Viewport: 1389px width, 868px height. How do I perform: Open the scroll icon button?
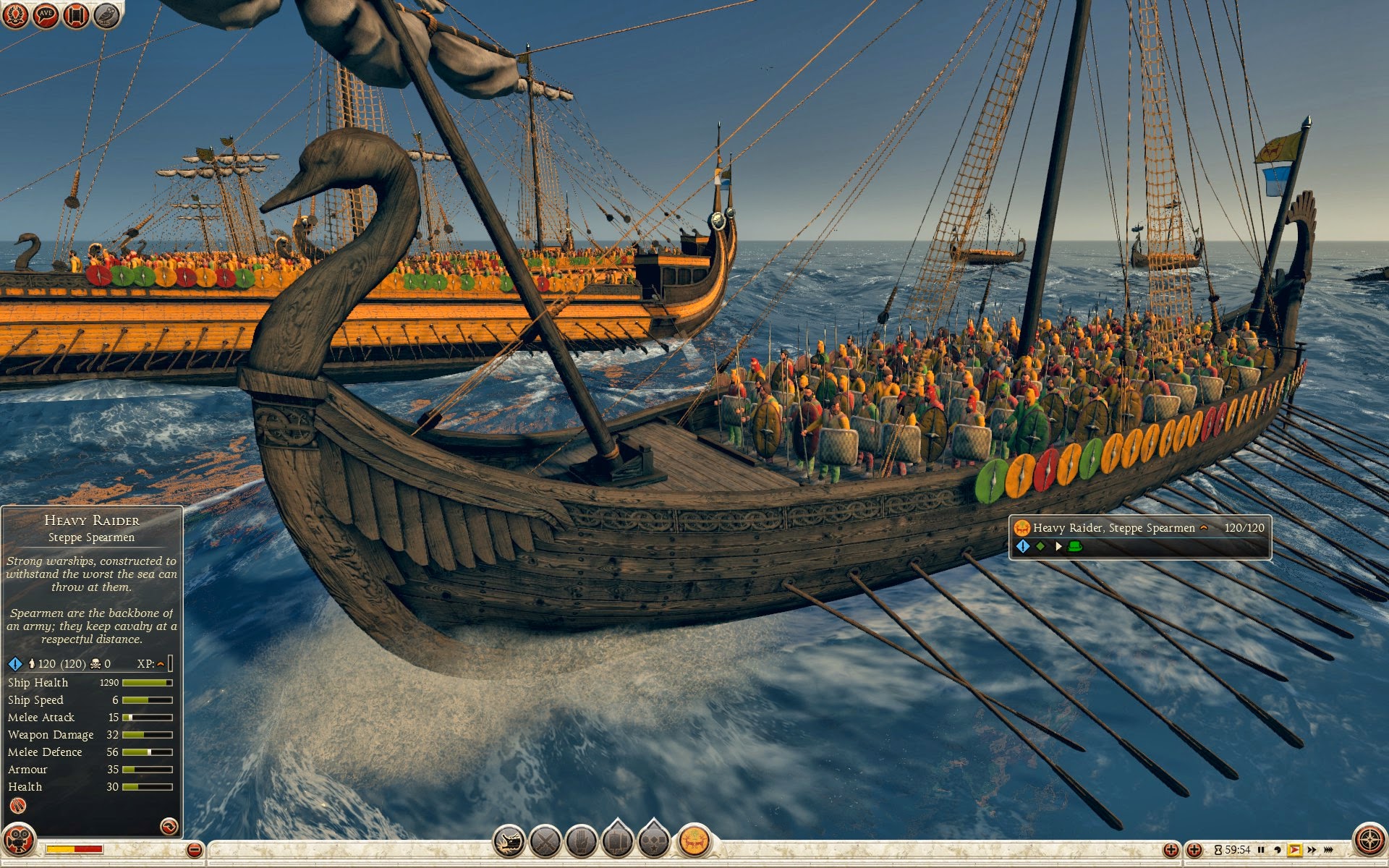[x=75, y=14]
